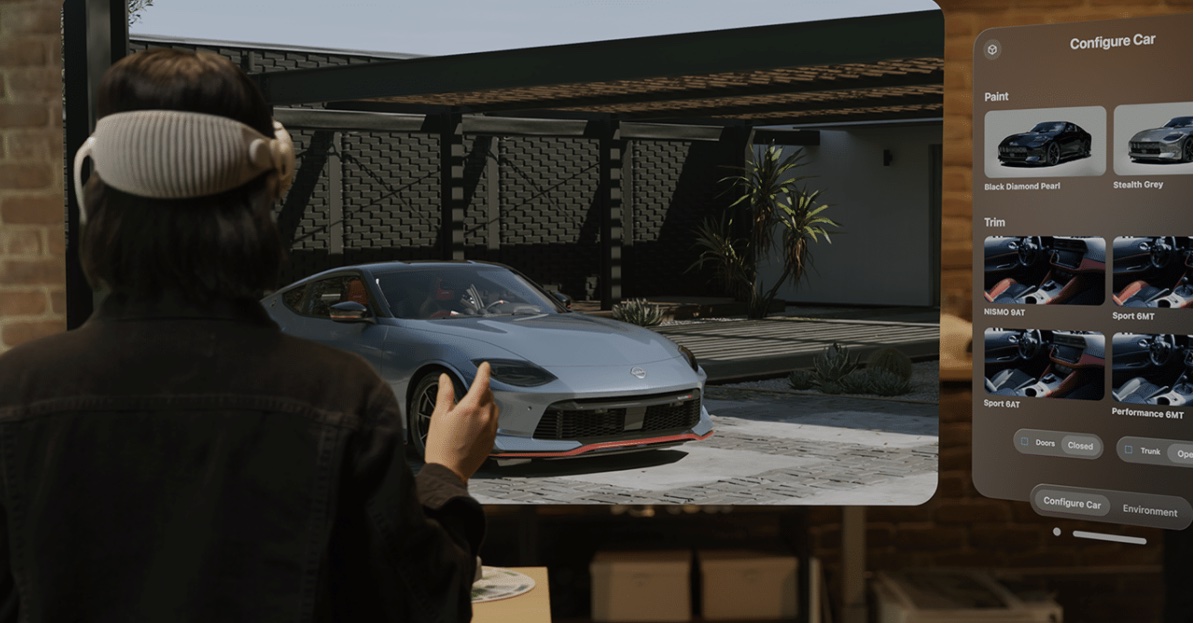Click the small close dot under the panel
The height and width of the screenshot is (623, 1200).
pos(1057,532)
